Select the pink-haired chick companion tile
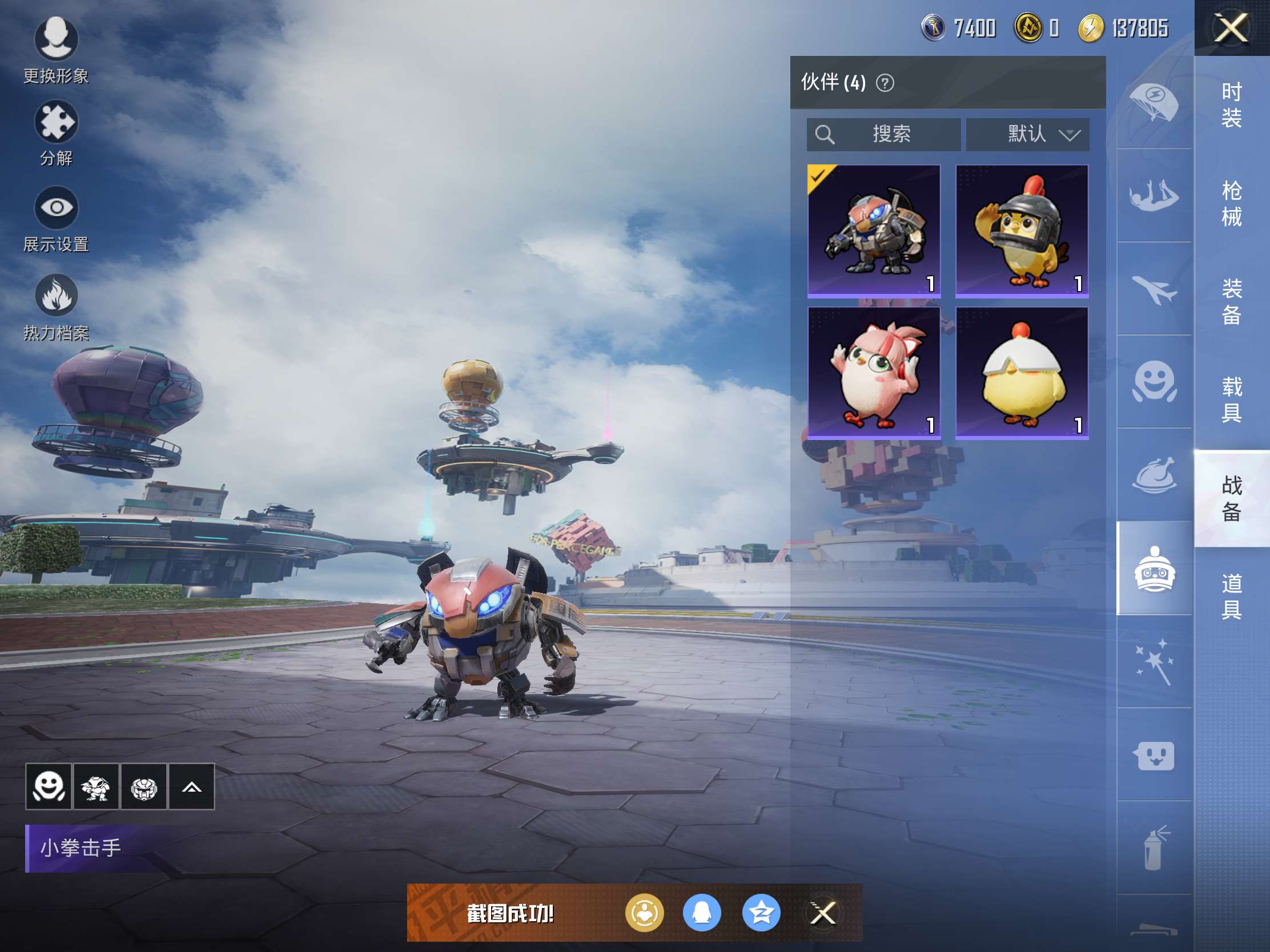This screenshot has height=952, width=1270. [x=874, y=373]
